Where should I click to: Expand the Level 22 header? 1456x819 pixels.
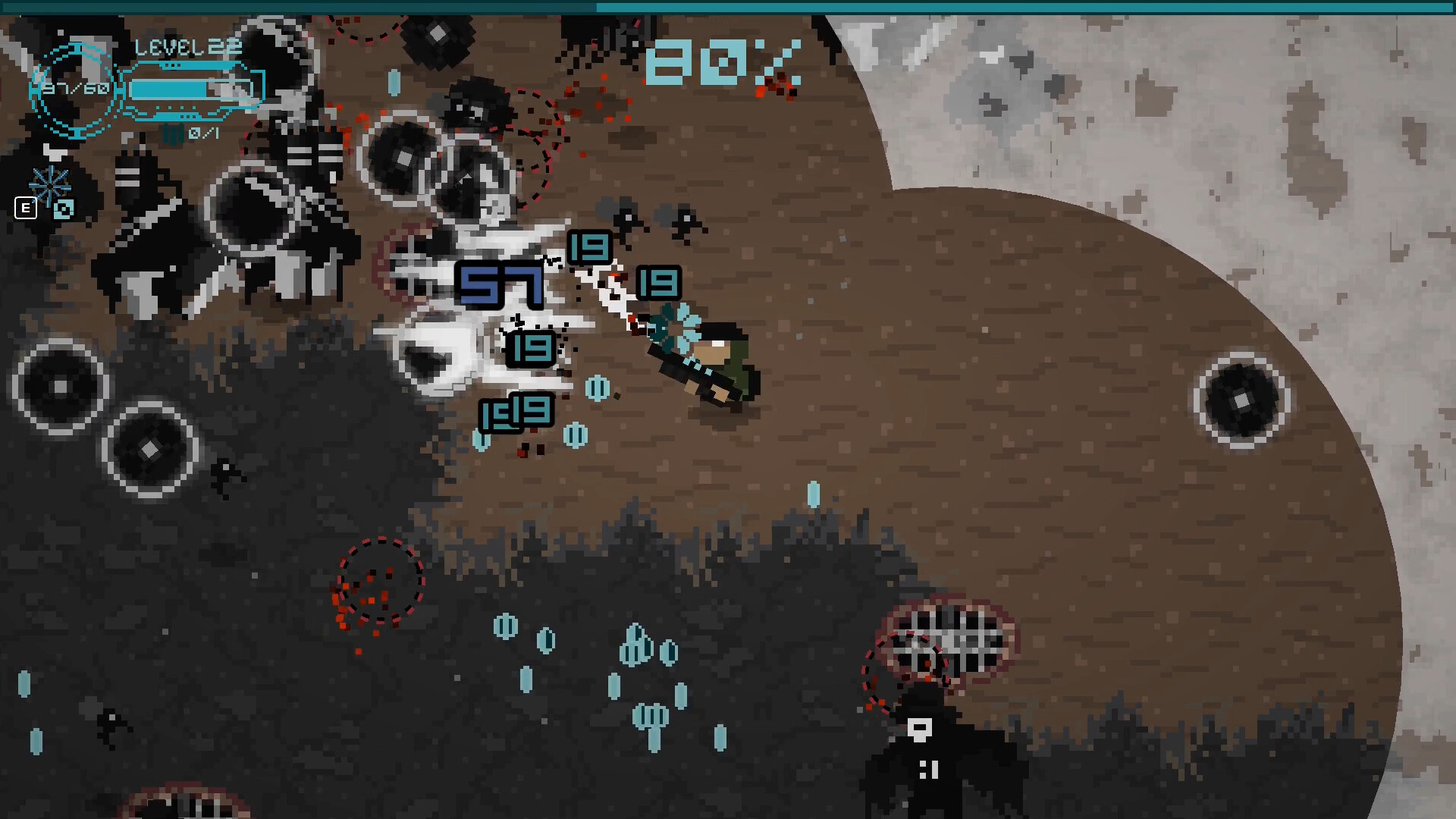(187, 47)
